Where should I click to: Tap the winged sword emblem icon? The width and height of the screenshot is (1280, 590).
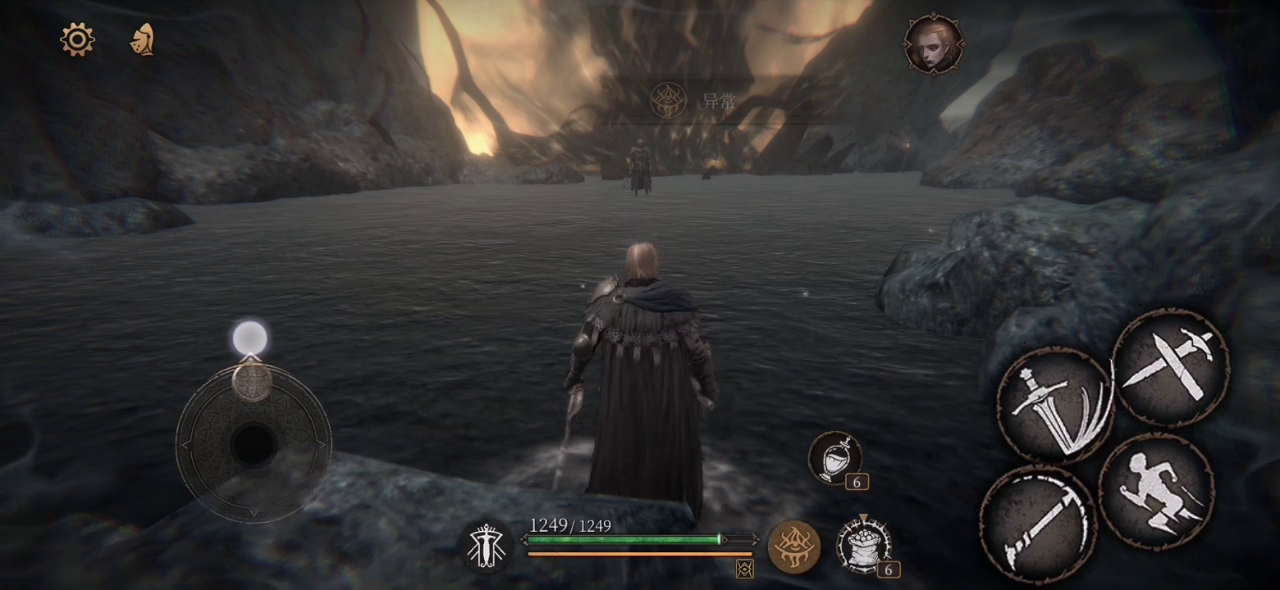[x=486, y=546]
